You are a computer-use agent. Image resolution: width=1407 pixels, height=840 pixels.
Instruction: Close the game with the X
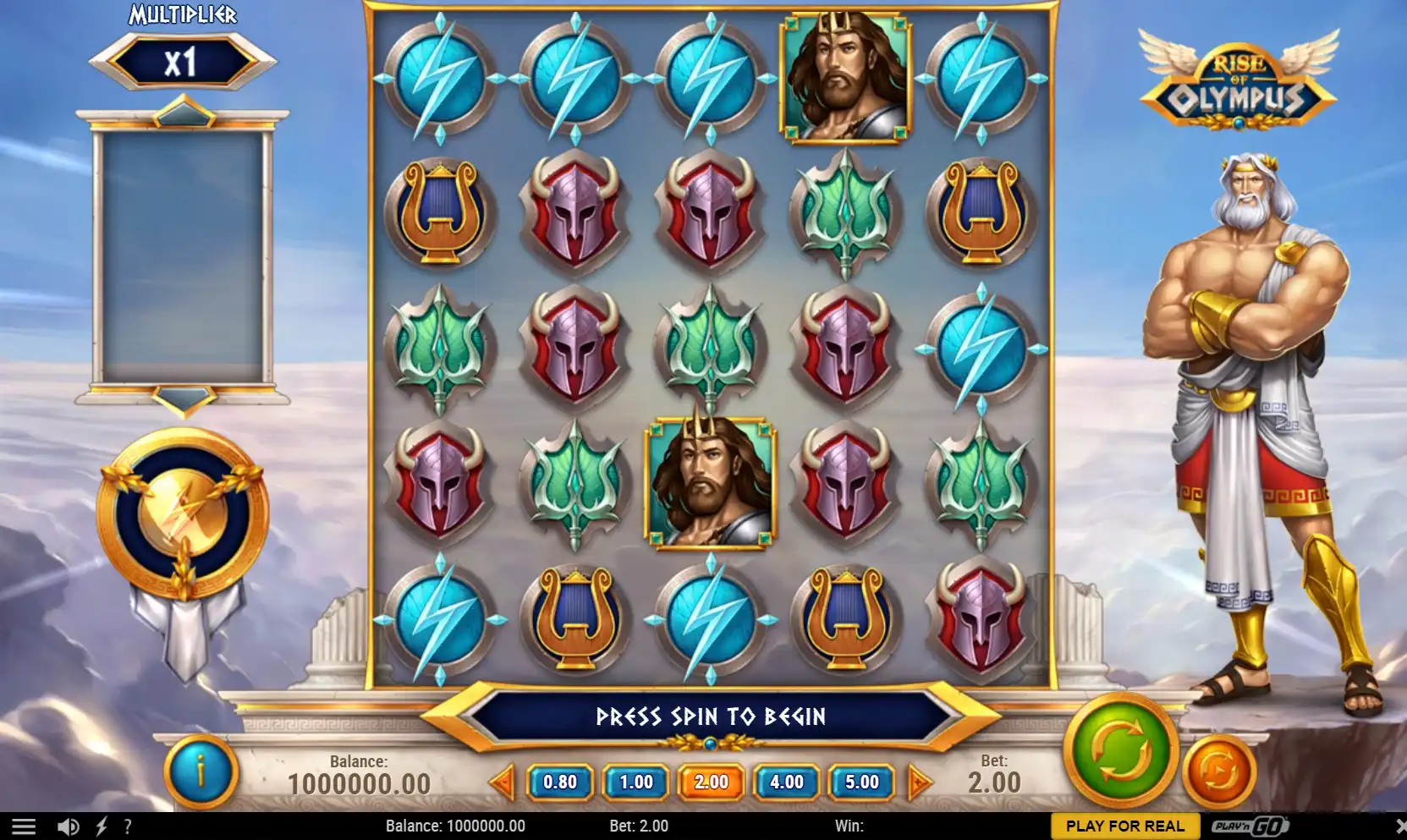(1399, 826)
